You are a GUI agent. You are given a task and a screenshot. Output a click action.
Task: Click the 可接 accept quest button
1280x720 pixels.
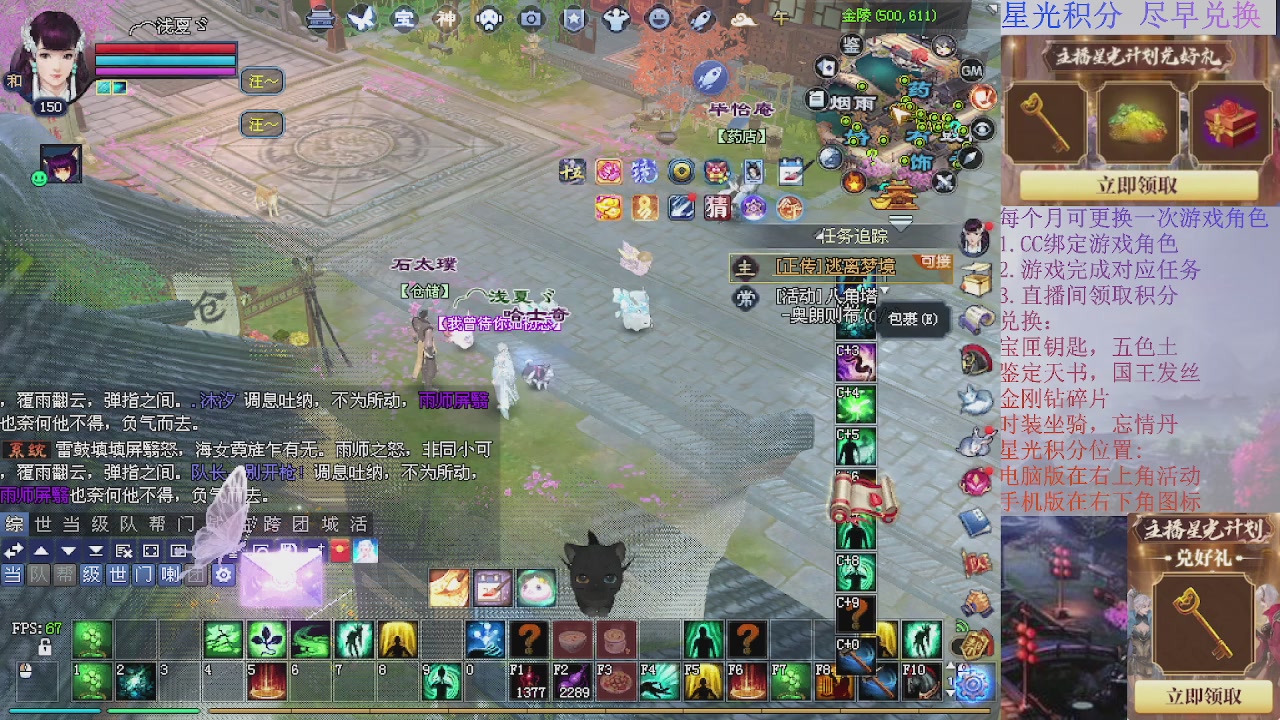(935, 263)
